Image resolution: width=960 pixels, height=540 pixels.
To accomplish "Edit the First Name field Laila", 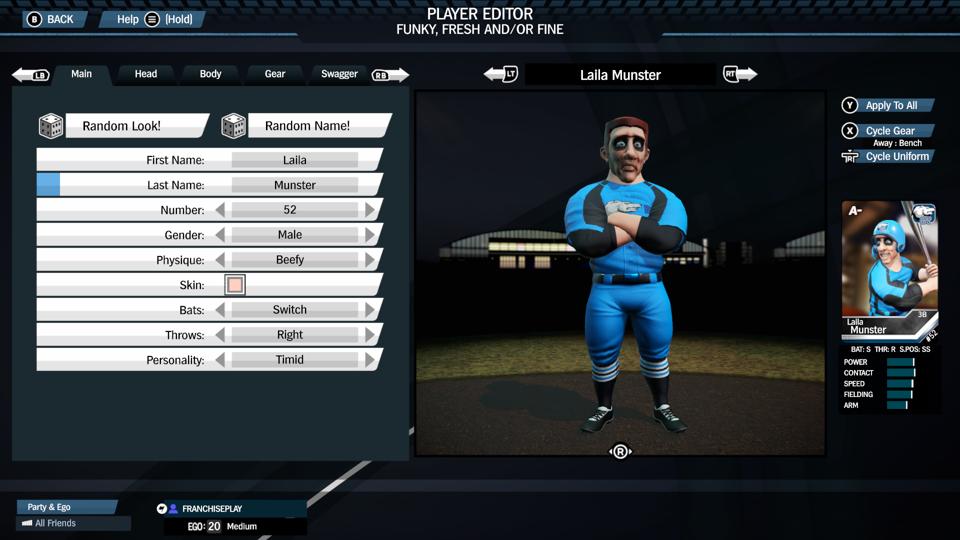I will [294, 160].
